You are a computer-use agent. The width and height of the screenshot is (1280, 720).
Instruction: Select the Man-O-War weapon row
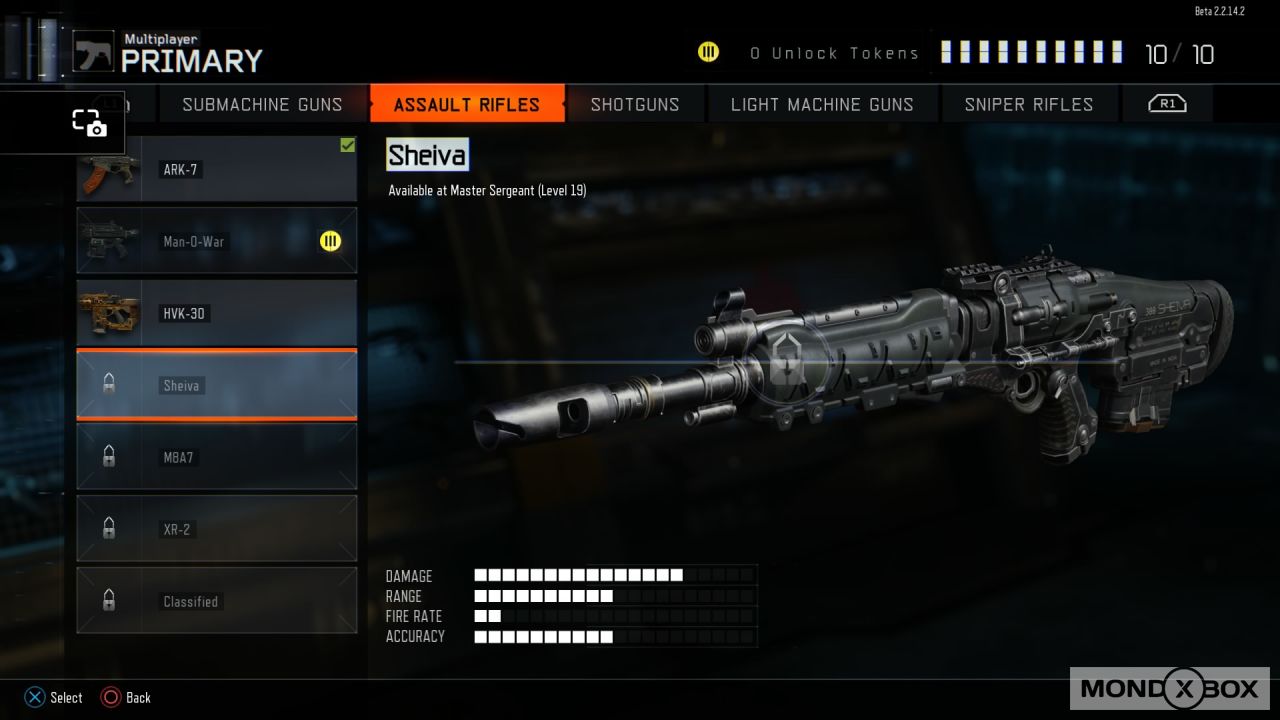[x=217, y=241]
